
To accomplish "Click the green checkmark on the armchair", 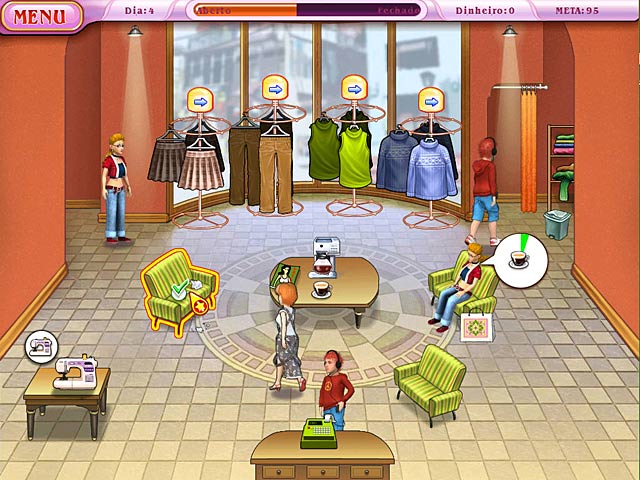I will [x=178, y=291].
